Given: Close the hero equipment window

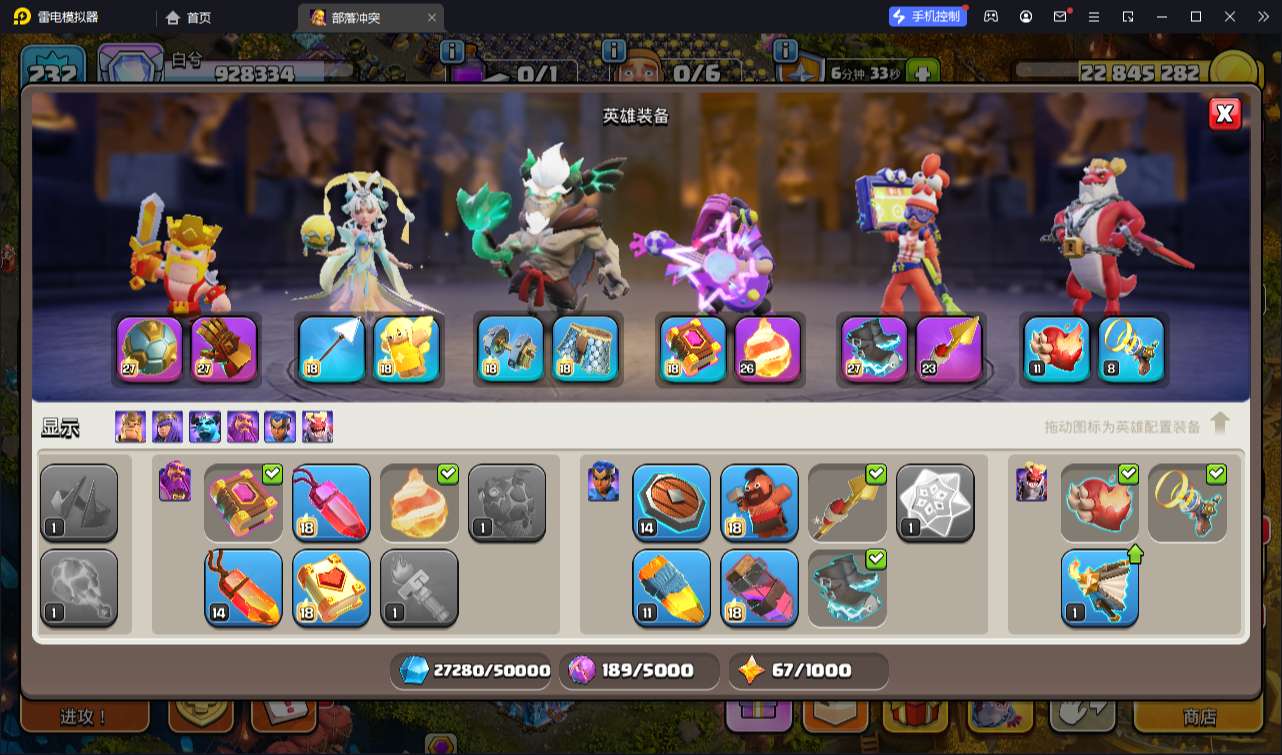Looking at the screenshot, I should point(1225,114).
